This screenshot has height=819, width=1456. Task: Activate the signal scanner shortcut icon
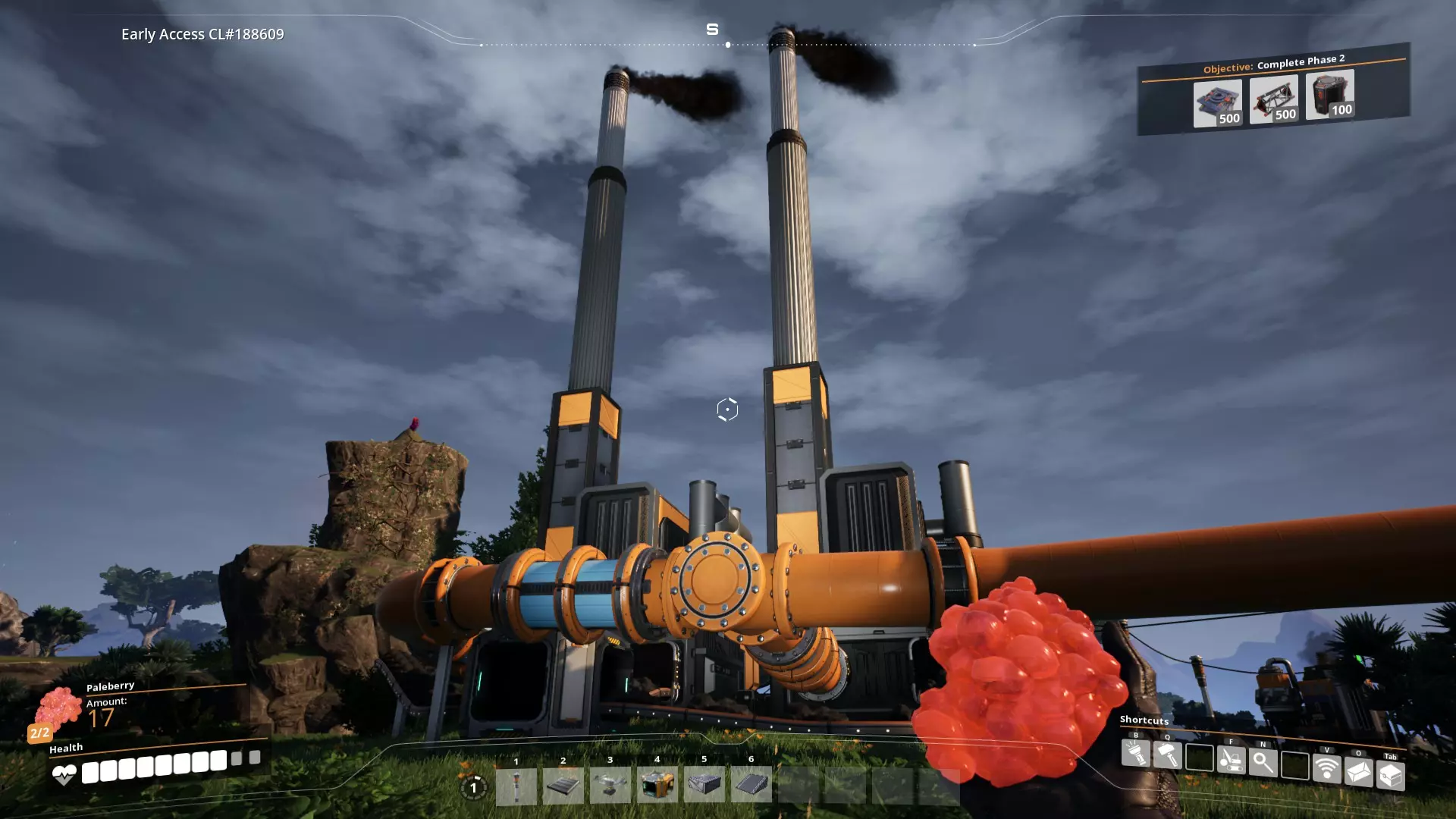pyautogui.click(x=1326, y=769)
